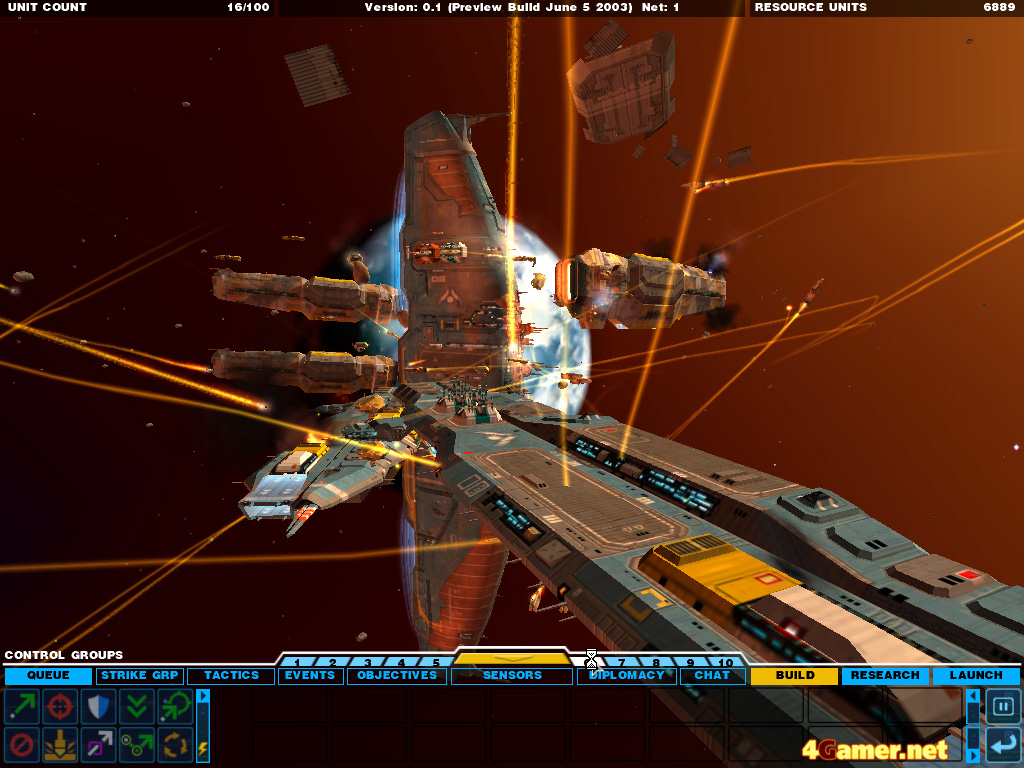Open the Sensors manager
1024x768 pixels.
coord(511,676)
